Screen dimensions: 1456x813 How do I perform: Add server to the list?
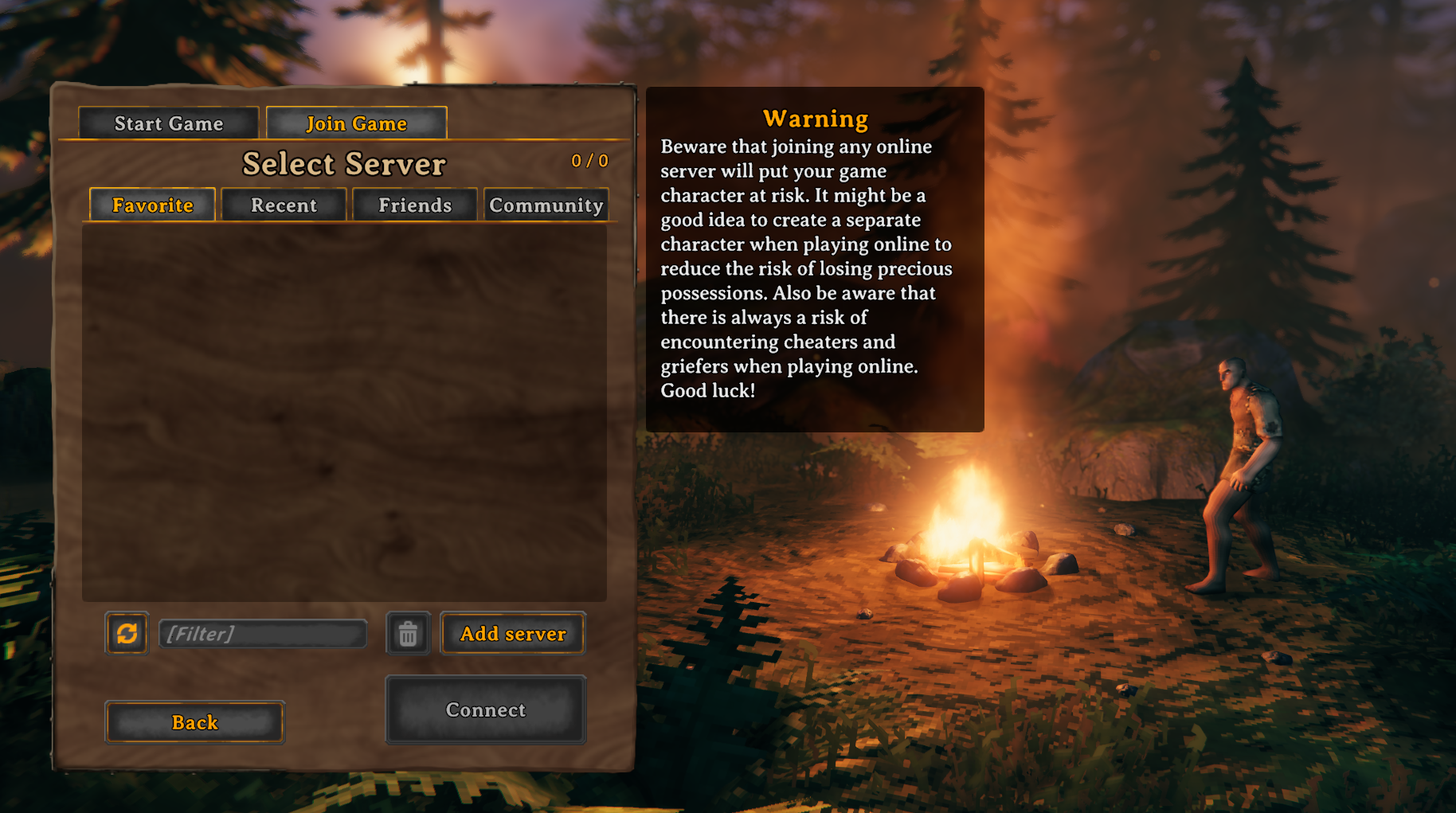pos(513,634)
